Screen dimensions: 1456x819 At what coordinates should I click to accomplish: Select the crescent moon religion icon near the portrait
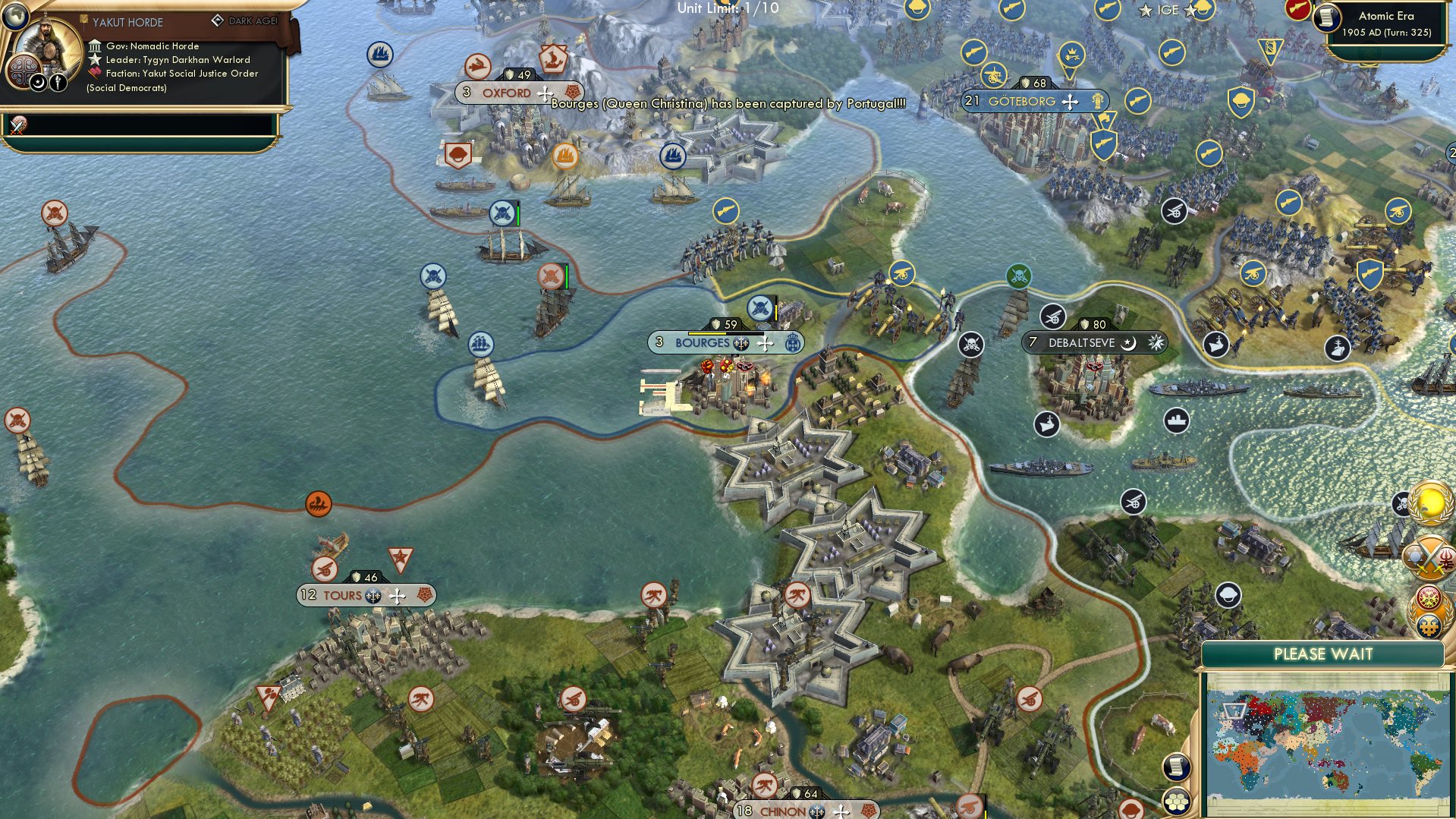[37, 82]
